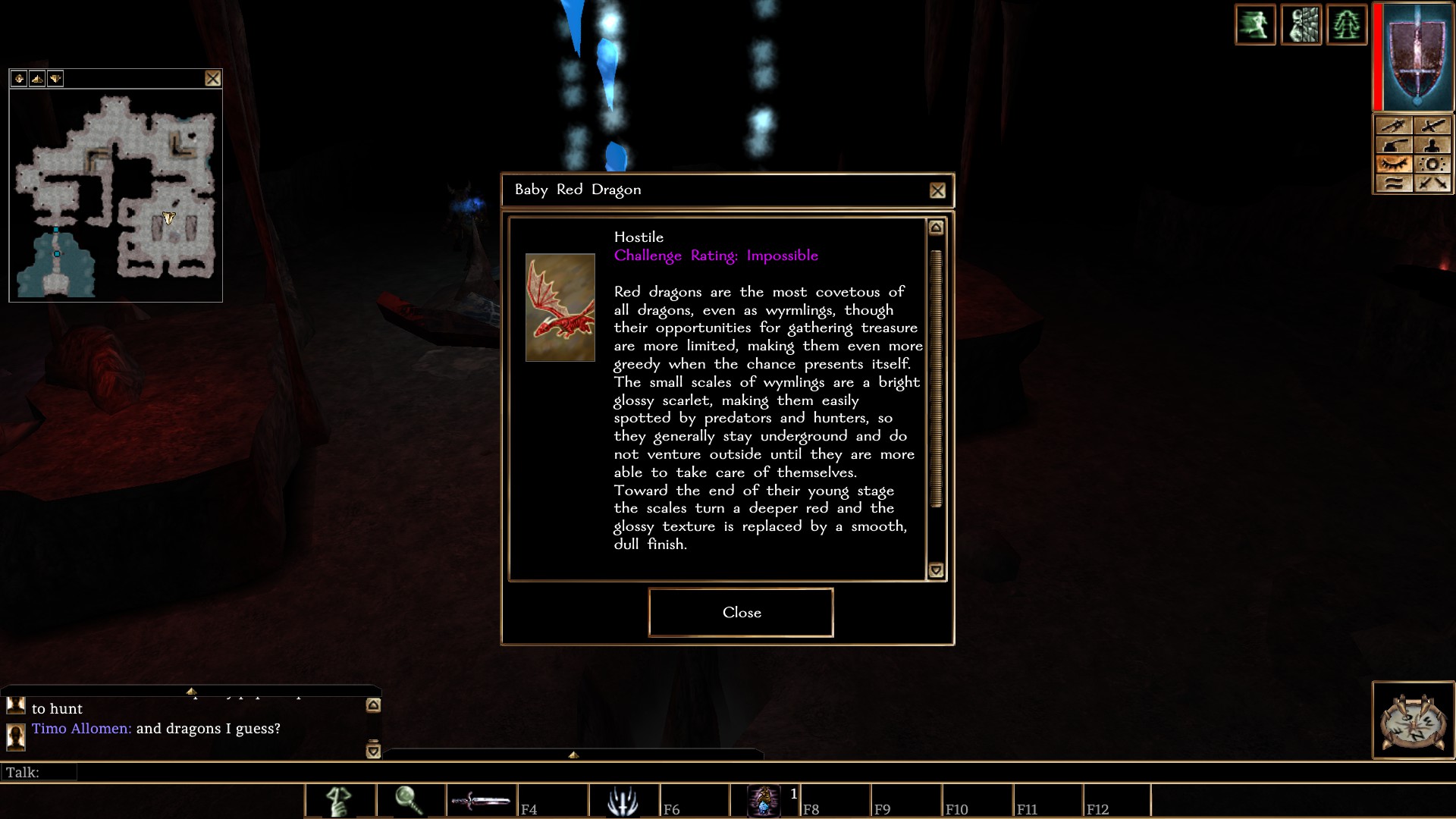Use the white-winged ability in F5 slot
Screen dimensions: 1456x819
(x=623, y=801)
